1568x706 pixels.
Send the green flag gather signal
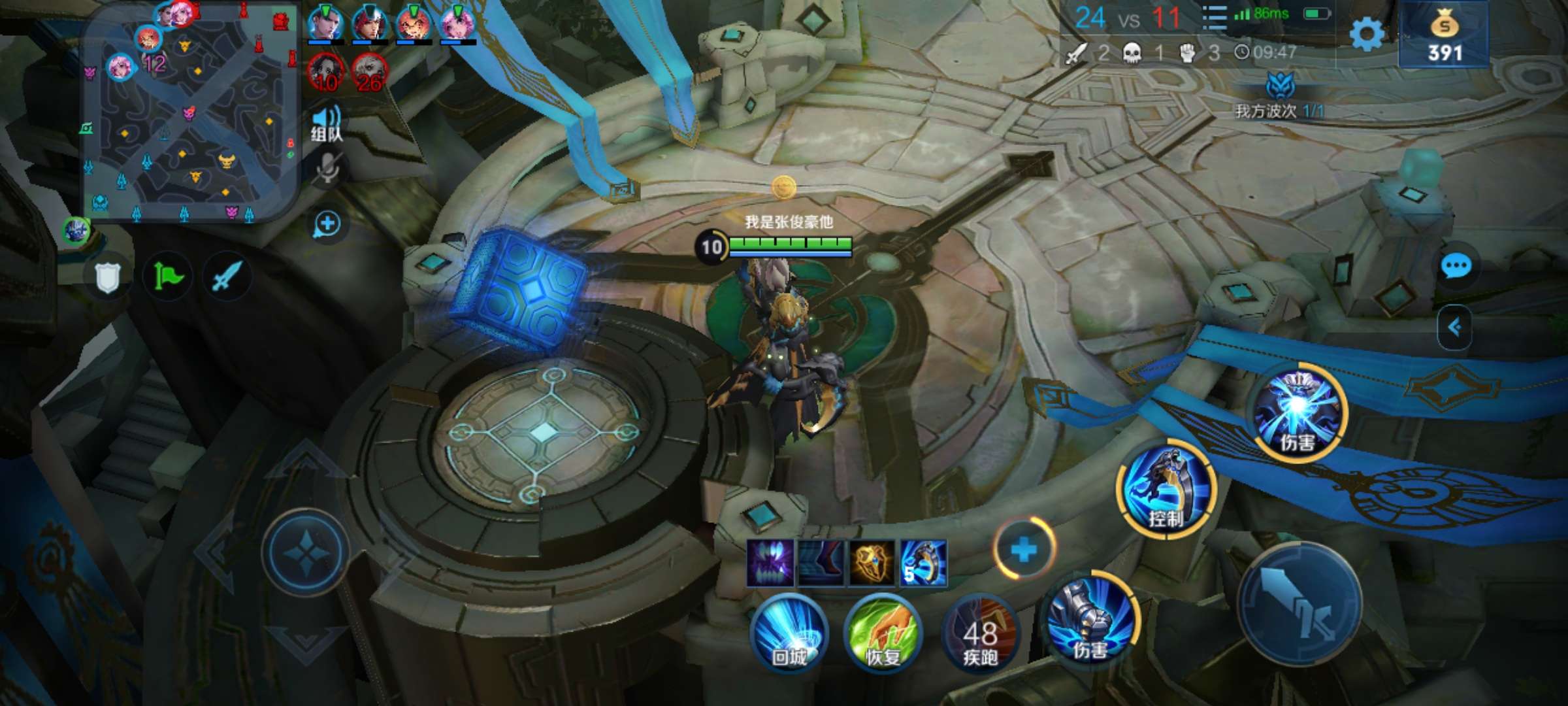tap(168, 277)
